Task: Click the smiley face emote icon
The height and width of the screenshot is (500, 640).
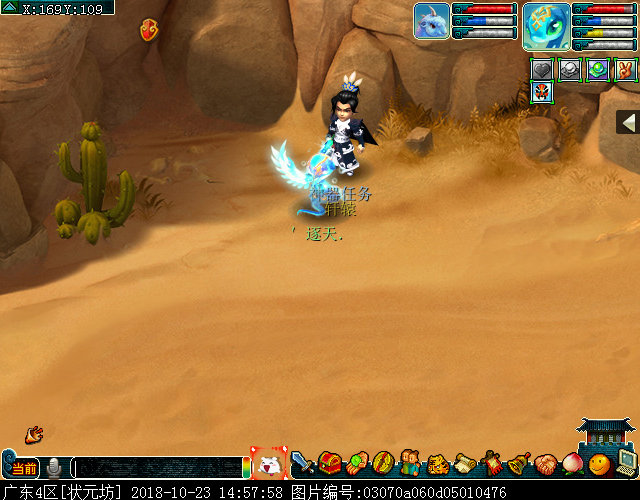Action: pos(599,464)
